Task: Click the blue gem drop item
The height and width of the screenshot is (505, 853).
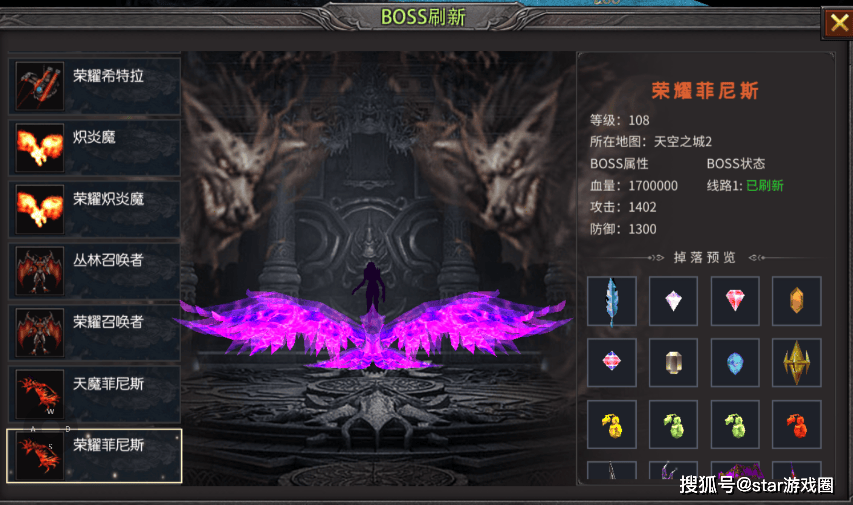Action: coord(735,363)
